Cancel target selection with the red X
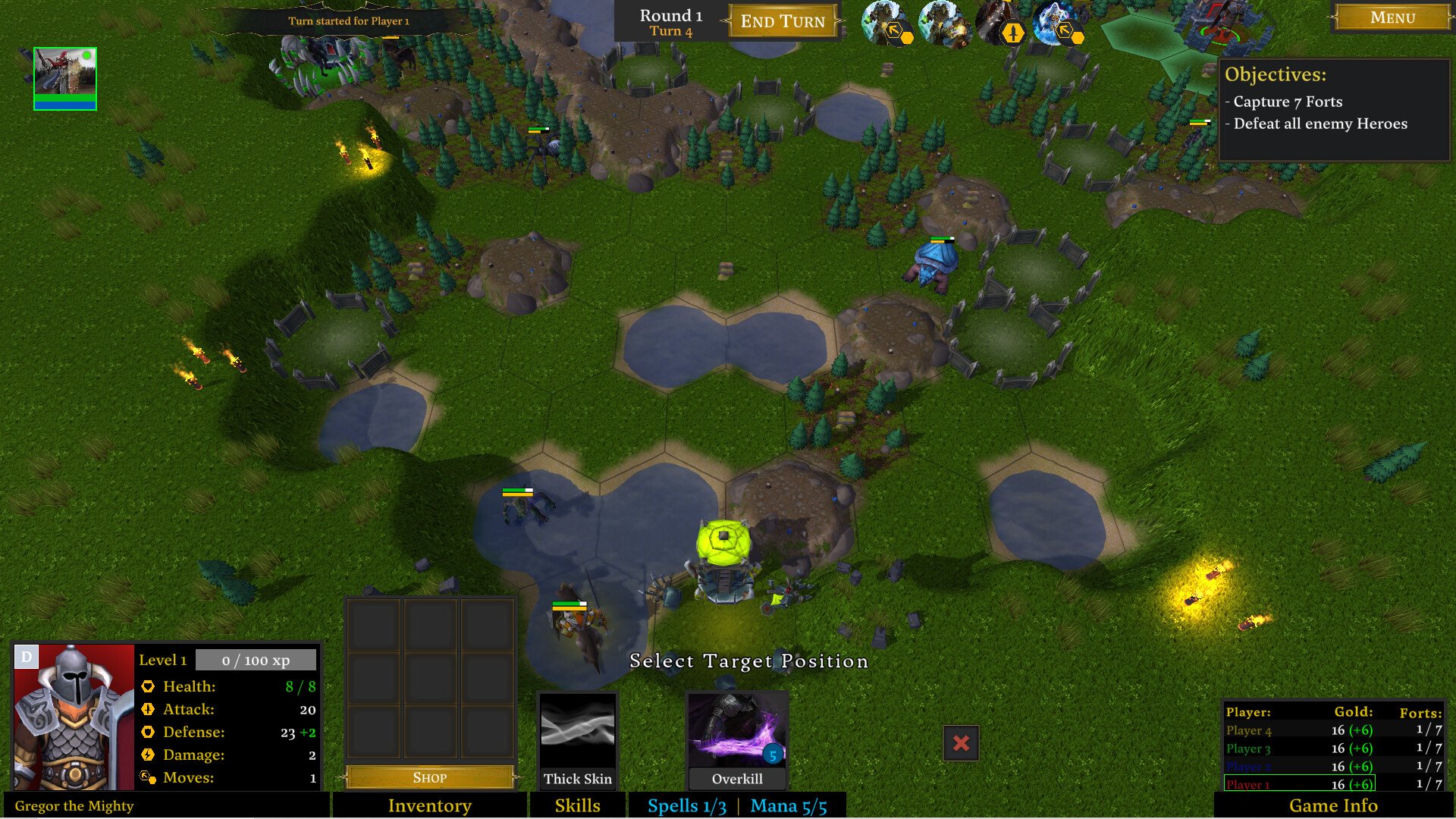 [x=961, y=743]
